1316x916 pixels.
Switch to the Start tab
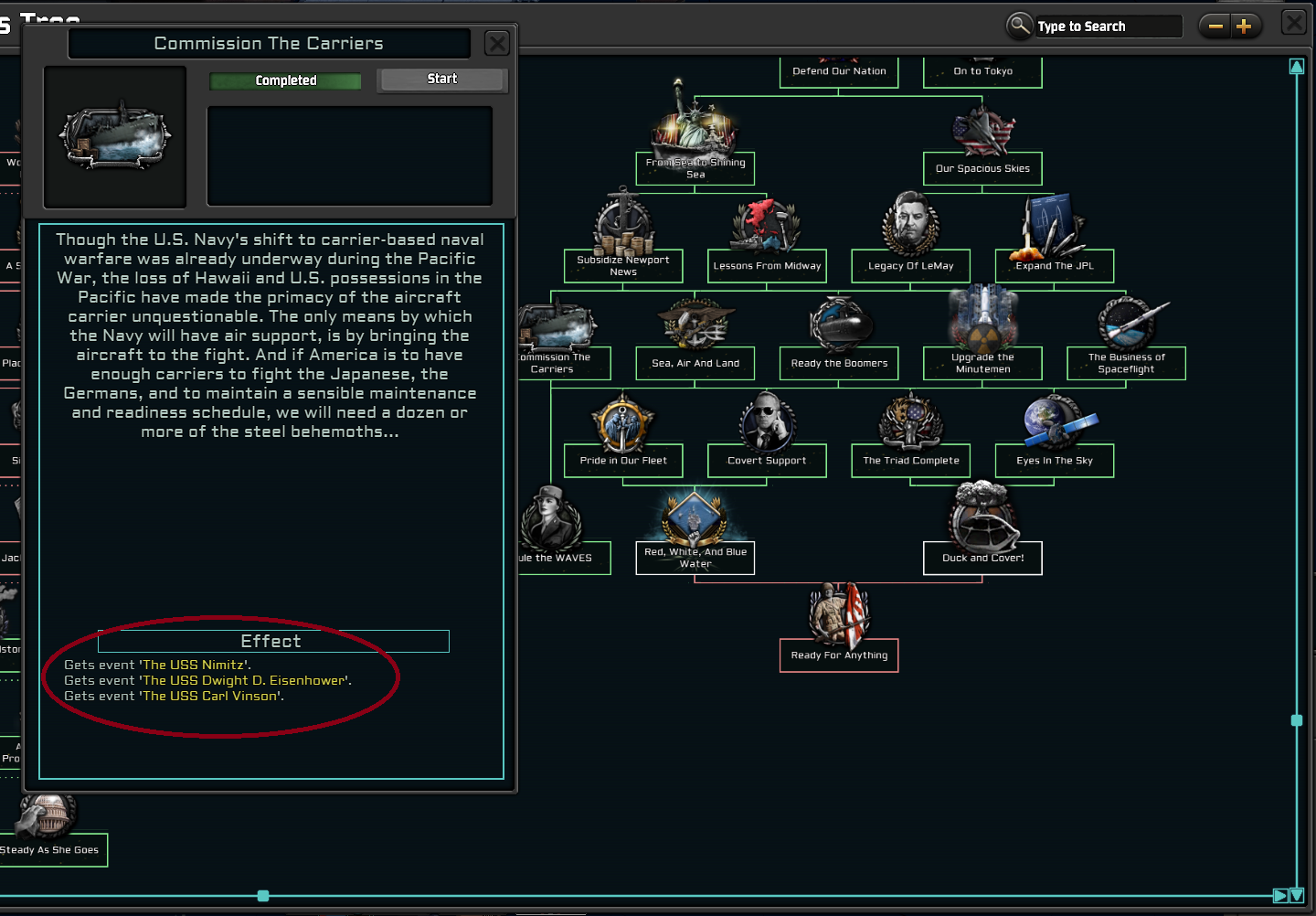[442, 79]
